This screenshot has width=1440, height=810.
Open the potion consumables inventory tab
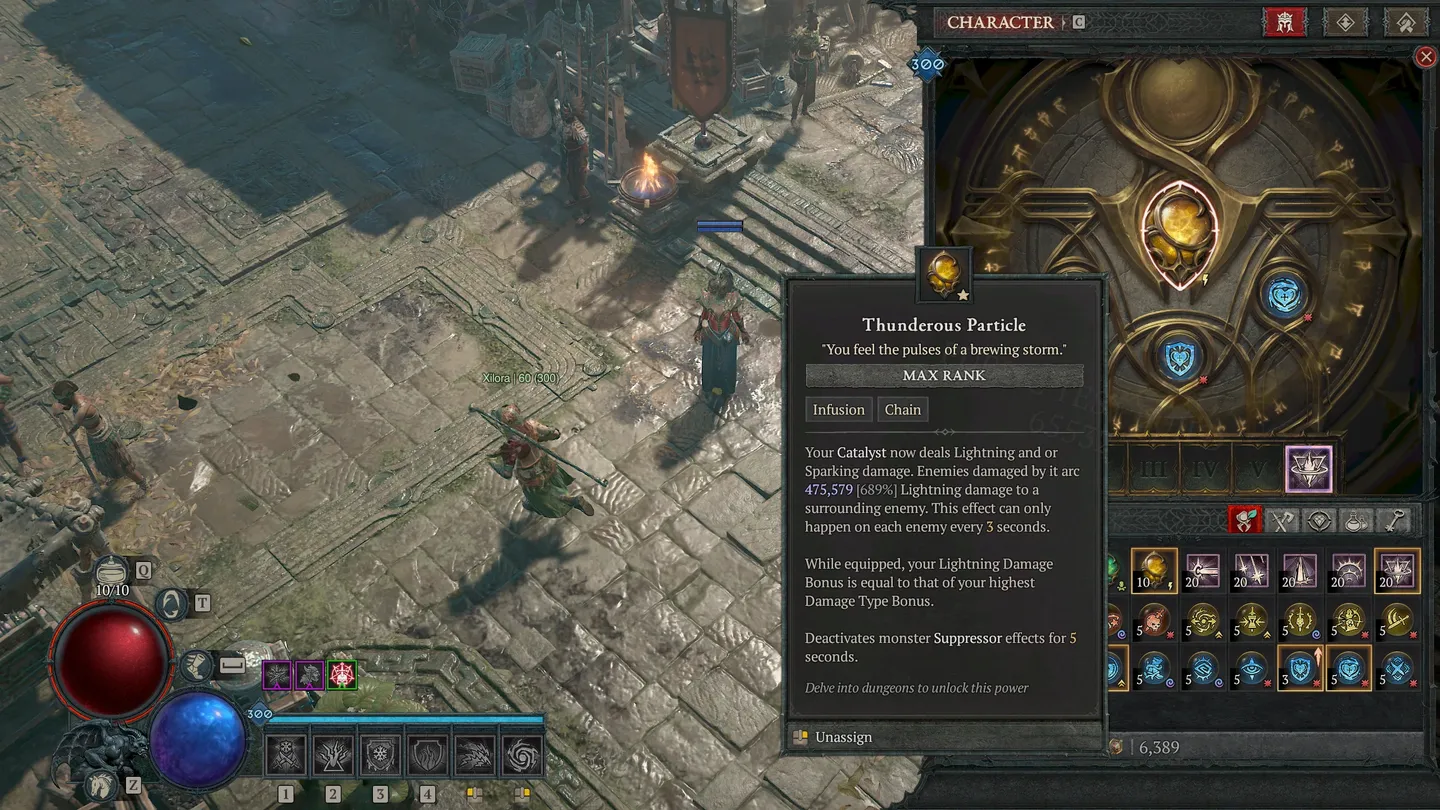click(1357, 520)
